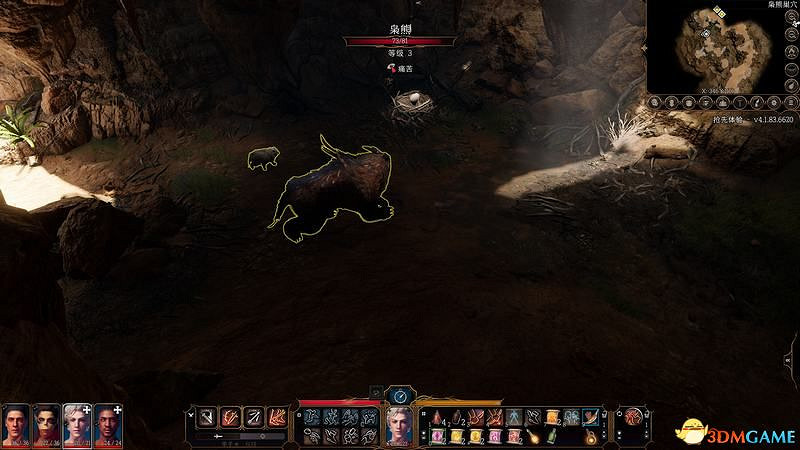
Task: Activate the fourth orange slash weapon action
Action: [275, 417]
